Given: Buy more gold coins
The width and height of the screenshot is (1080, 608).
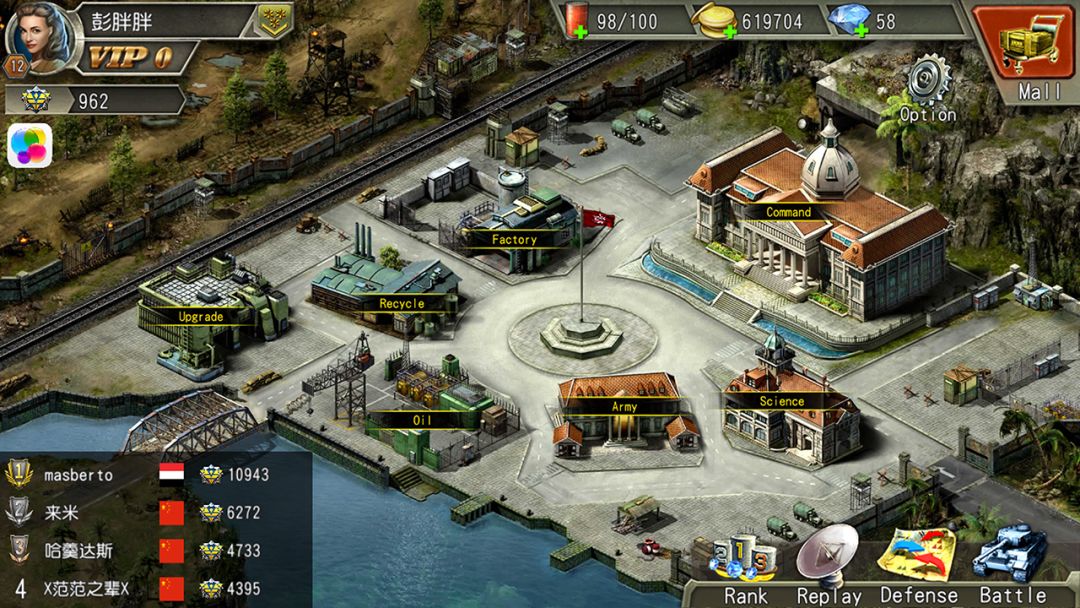Looking at the screenshot, I should [x=729, y=32].
